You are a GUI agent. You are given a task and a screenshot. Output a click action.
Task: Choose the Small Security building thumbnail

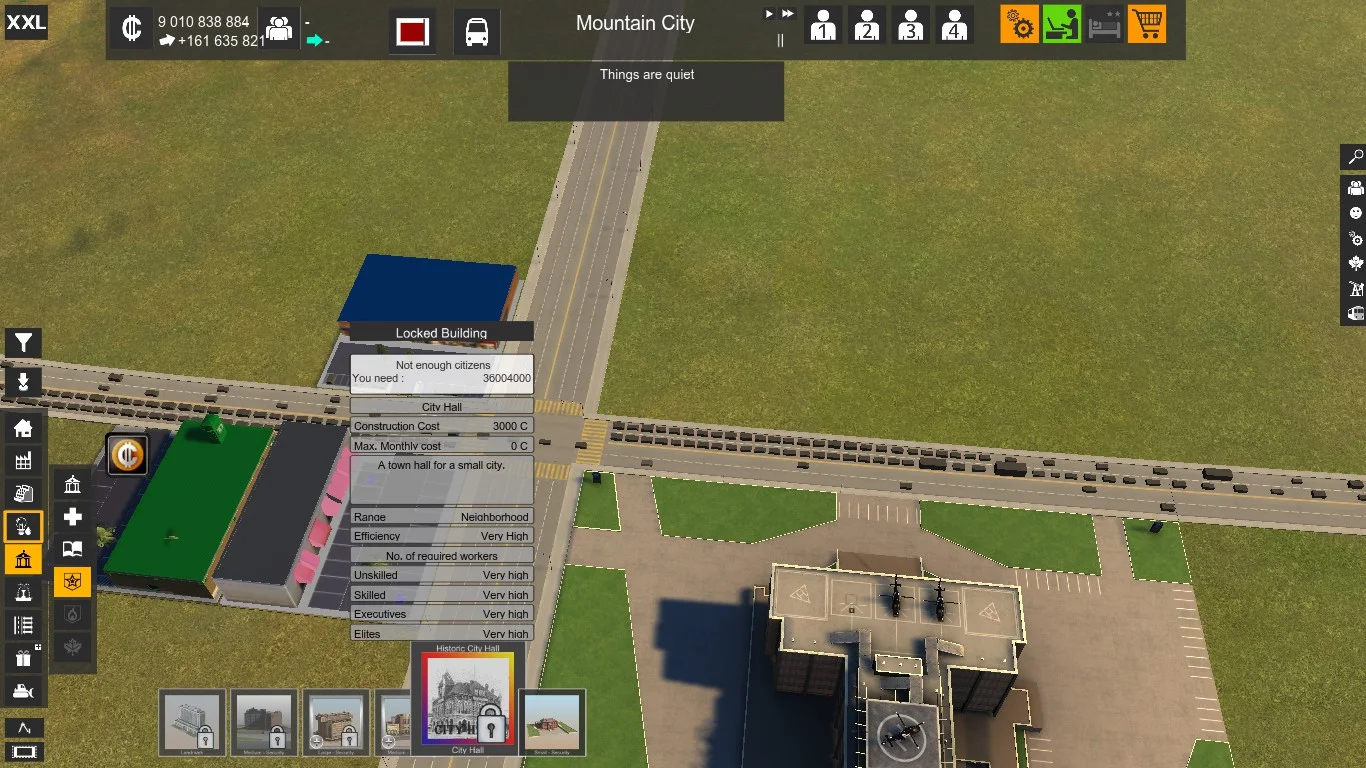552,722
